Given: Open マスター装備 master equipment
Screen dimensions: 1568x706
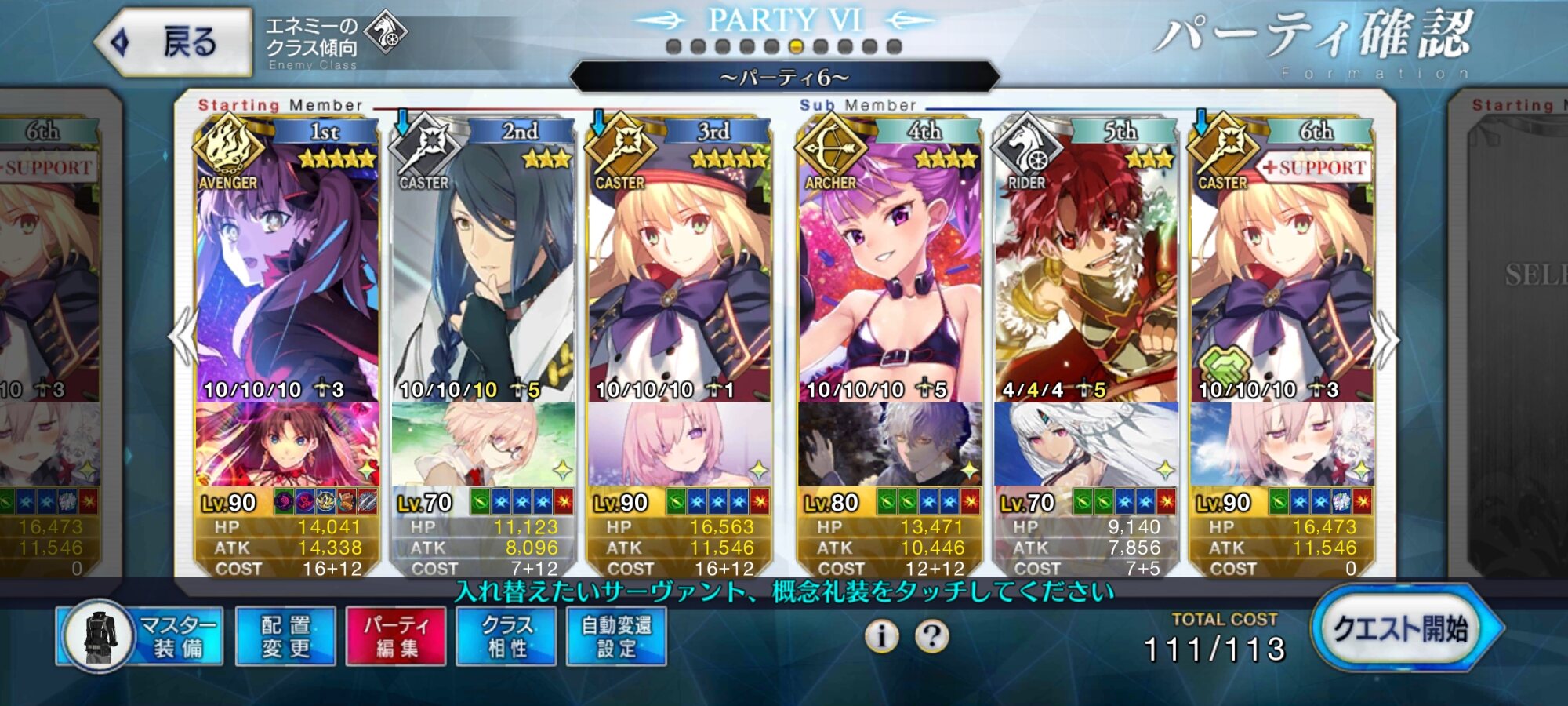Looking at the screenshot, I should point(140,636).
